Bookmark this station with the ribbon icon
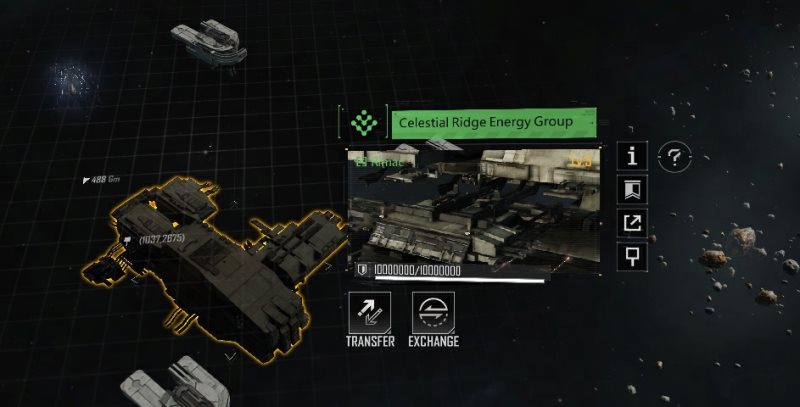The height and width of the screenshot is (407, 800). point(632,189)
